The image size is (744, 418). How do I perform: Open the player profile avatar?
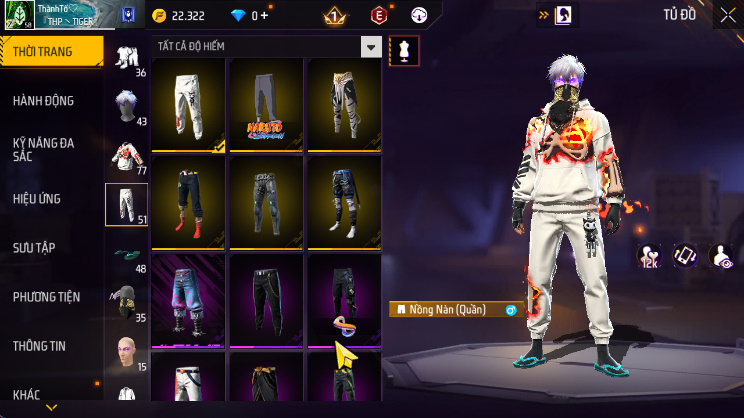pyautogui.click(x=19, y=15)
